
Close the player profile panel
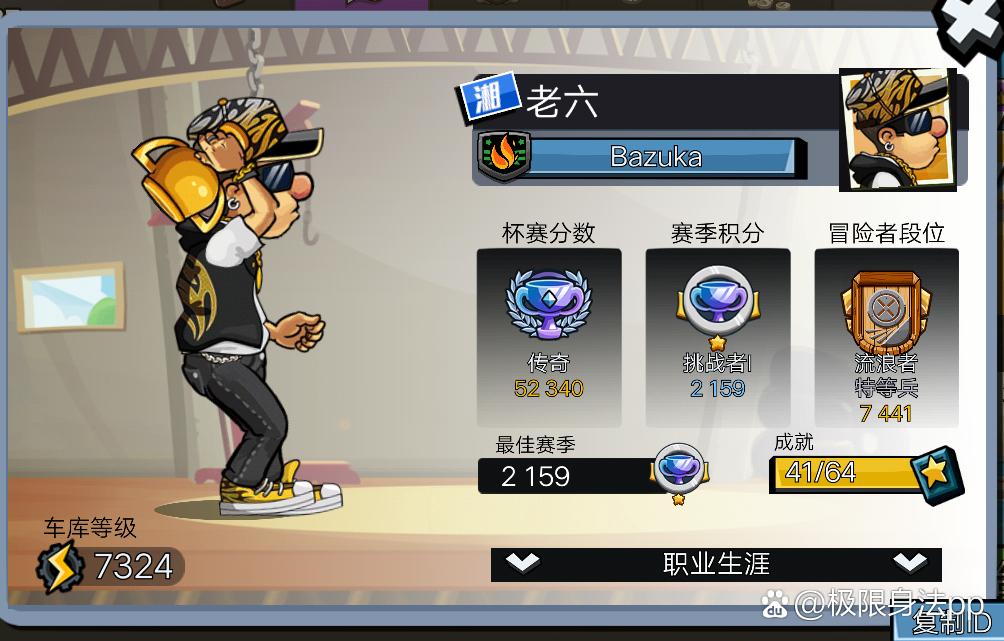[x=970, y=28]
